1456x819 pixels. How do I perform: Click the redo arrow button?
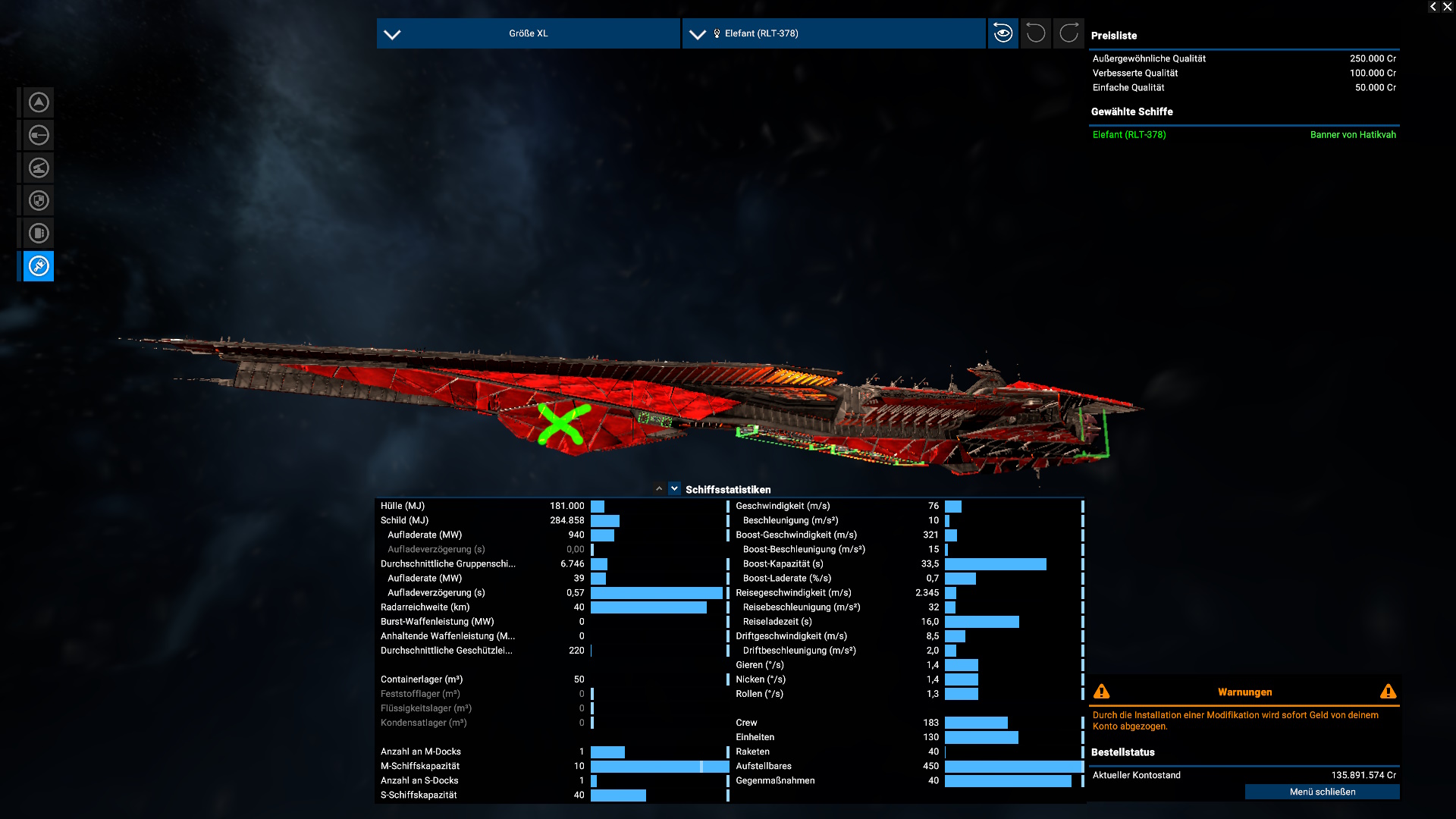click(1068, 33)
